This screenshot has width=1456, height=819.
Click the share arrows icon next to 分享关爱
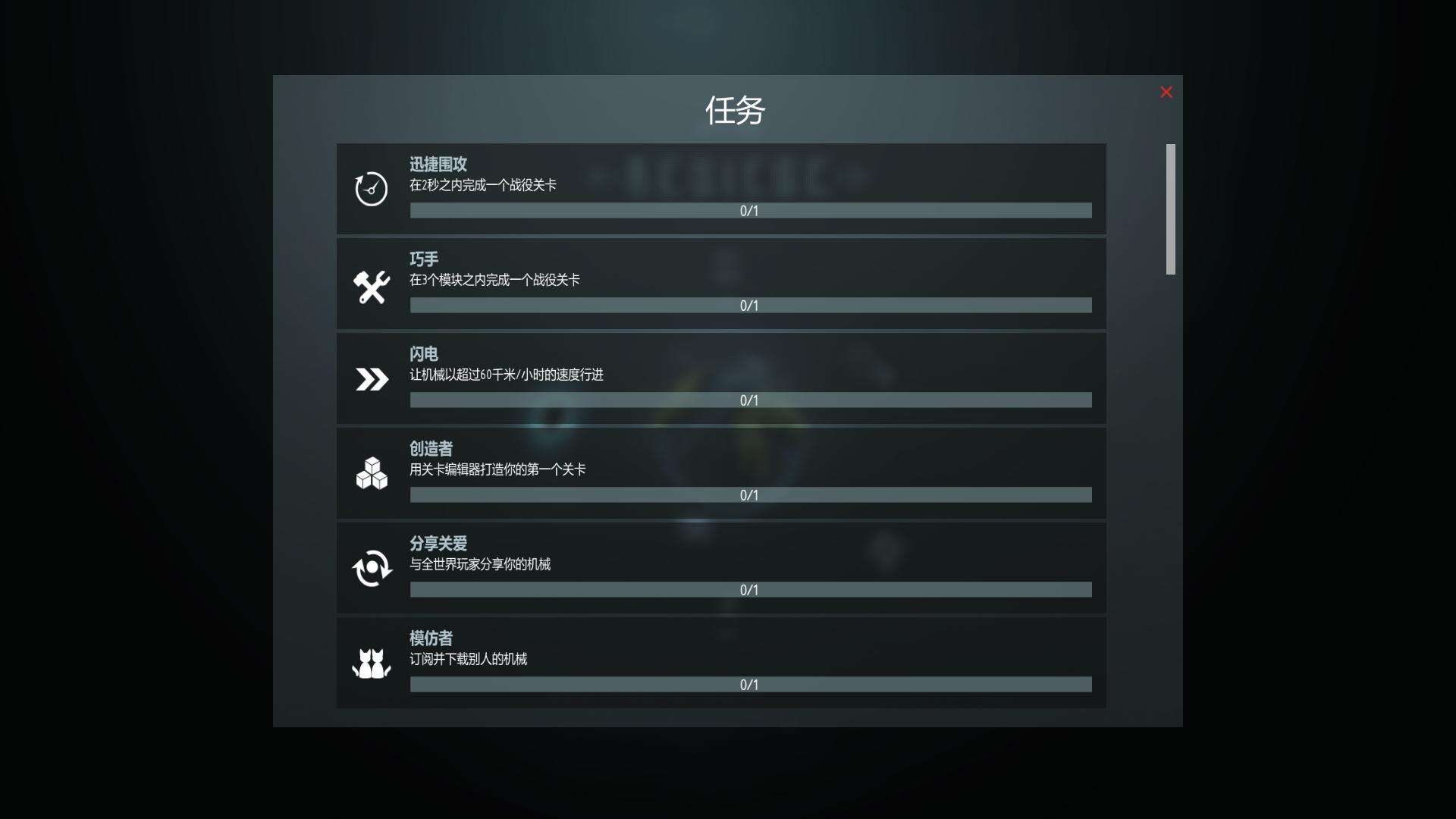(x=371, y=567)
